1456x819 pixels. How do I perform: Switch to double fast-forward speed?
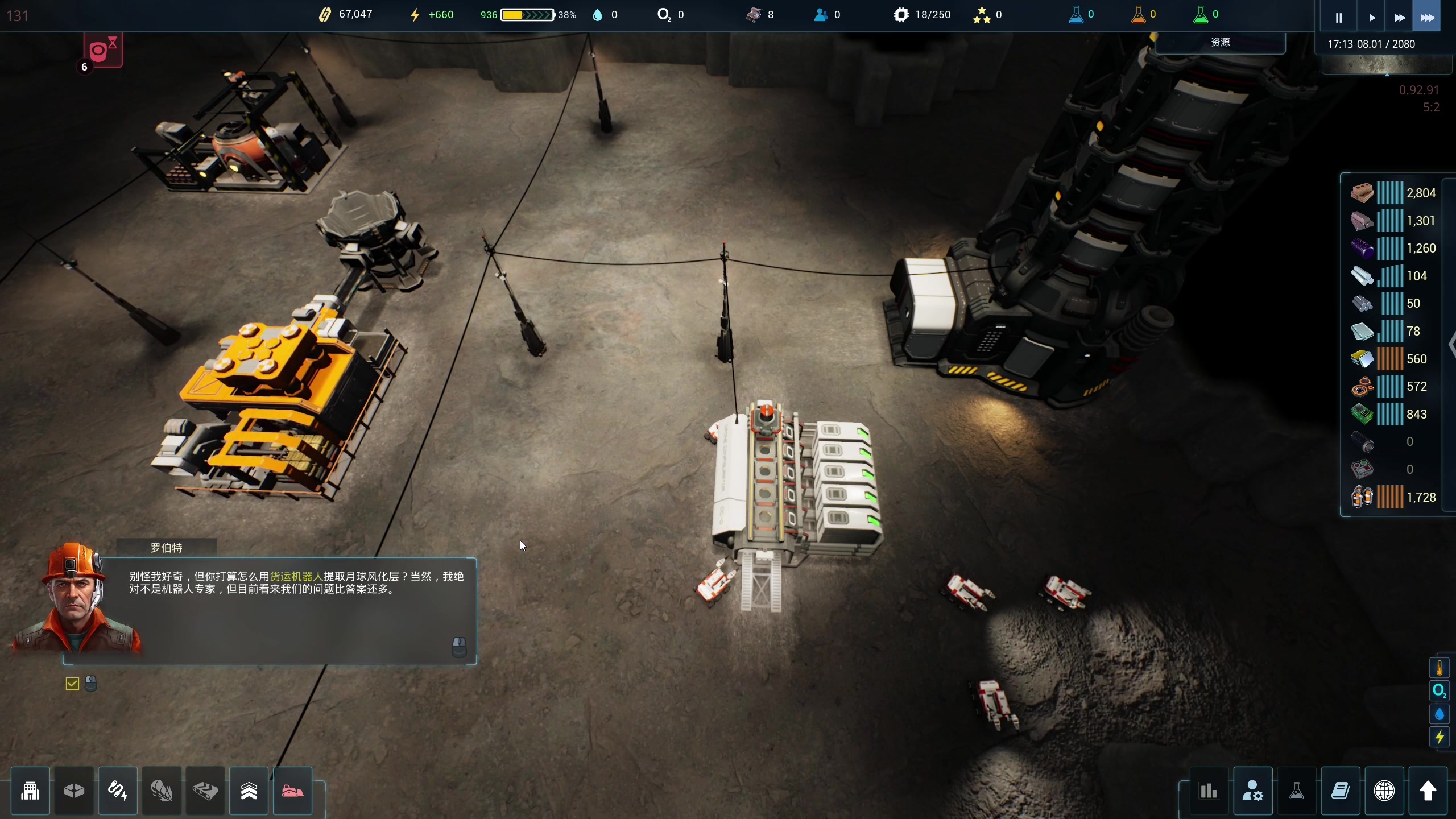[x=1400, y=18]
